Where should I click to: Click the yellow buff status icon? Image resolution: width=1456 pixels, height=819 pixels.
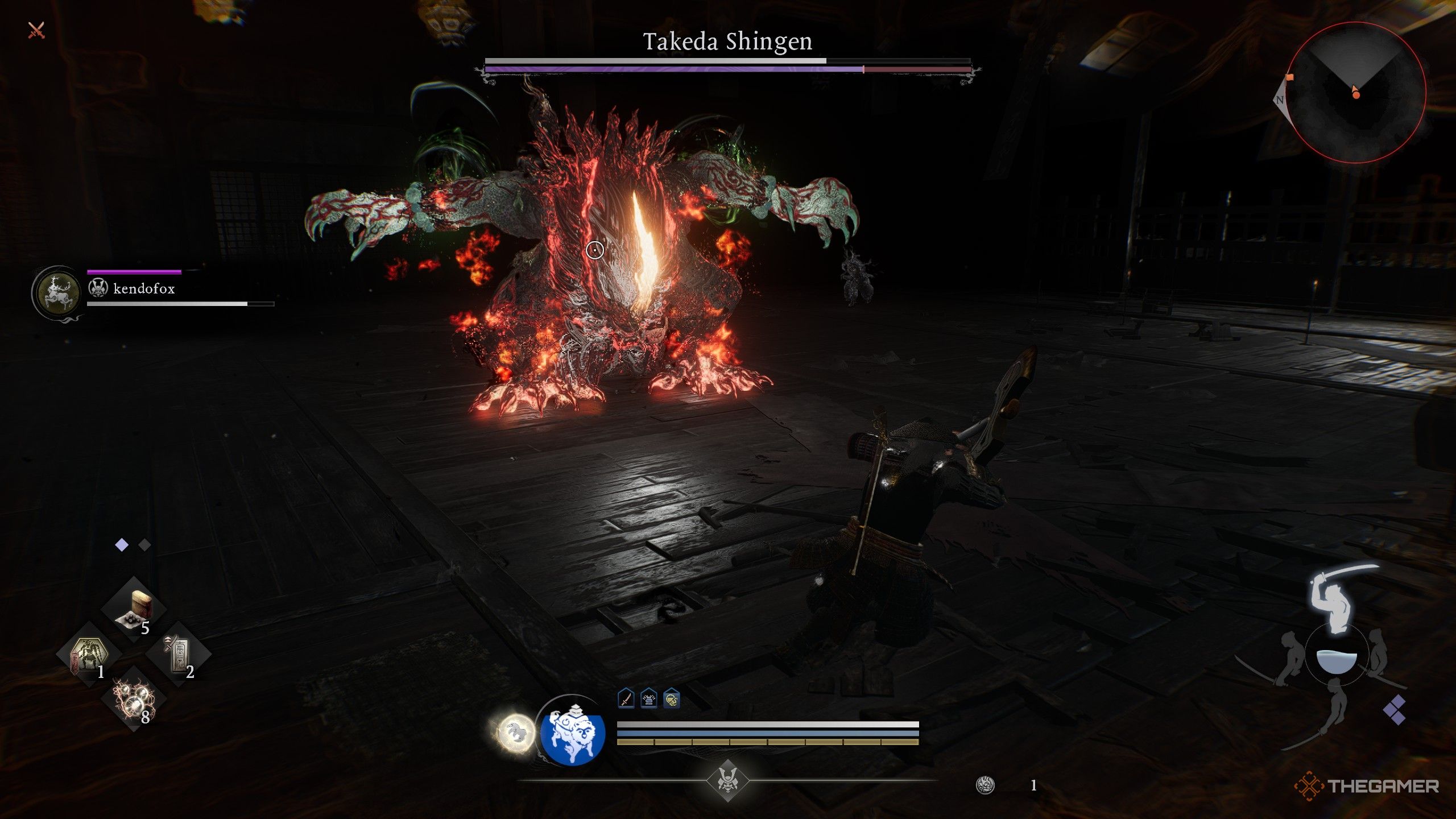pyautogui.click(x=672, y=699)
